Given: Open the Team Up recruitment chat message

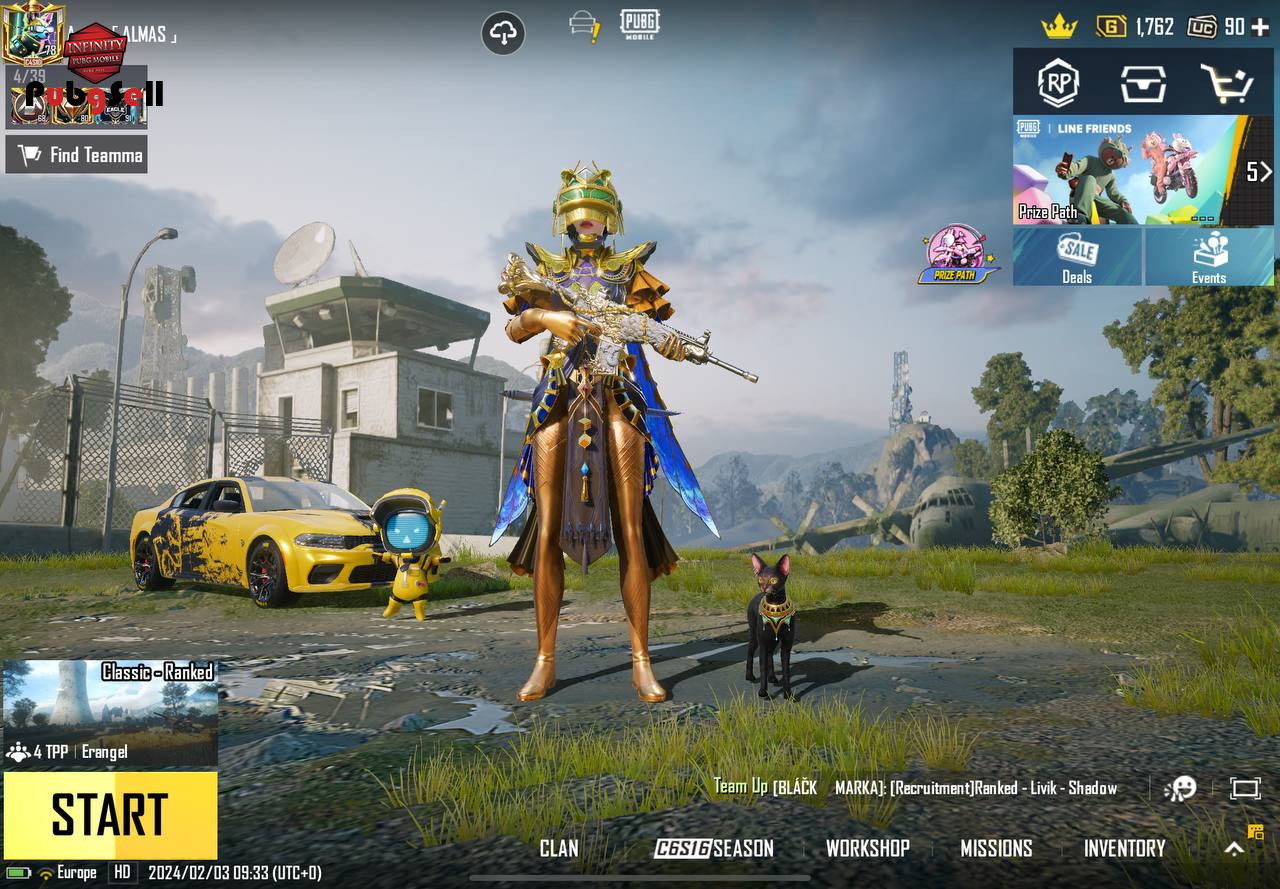Looking at the screenshot, I should pyautogui.click(x=915, y=788).
